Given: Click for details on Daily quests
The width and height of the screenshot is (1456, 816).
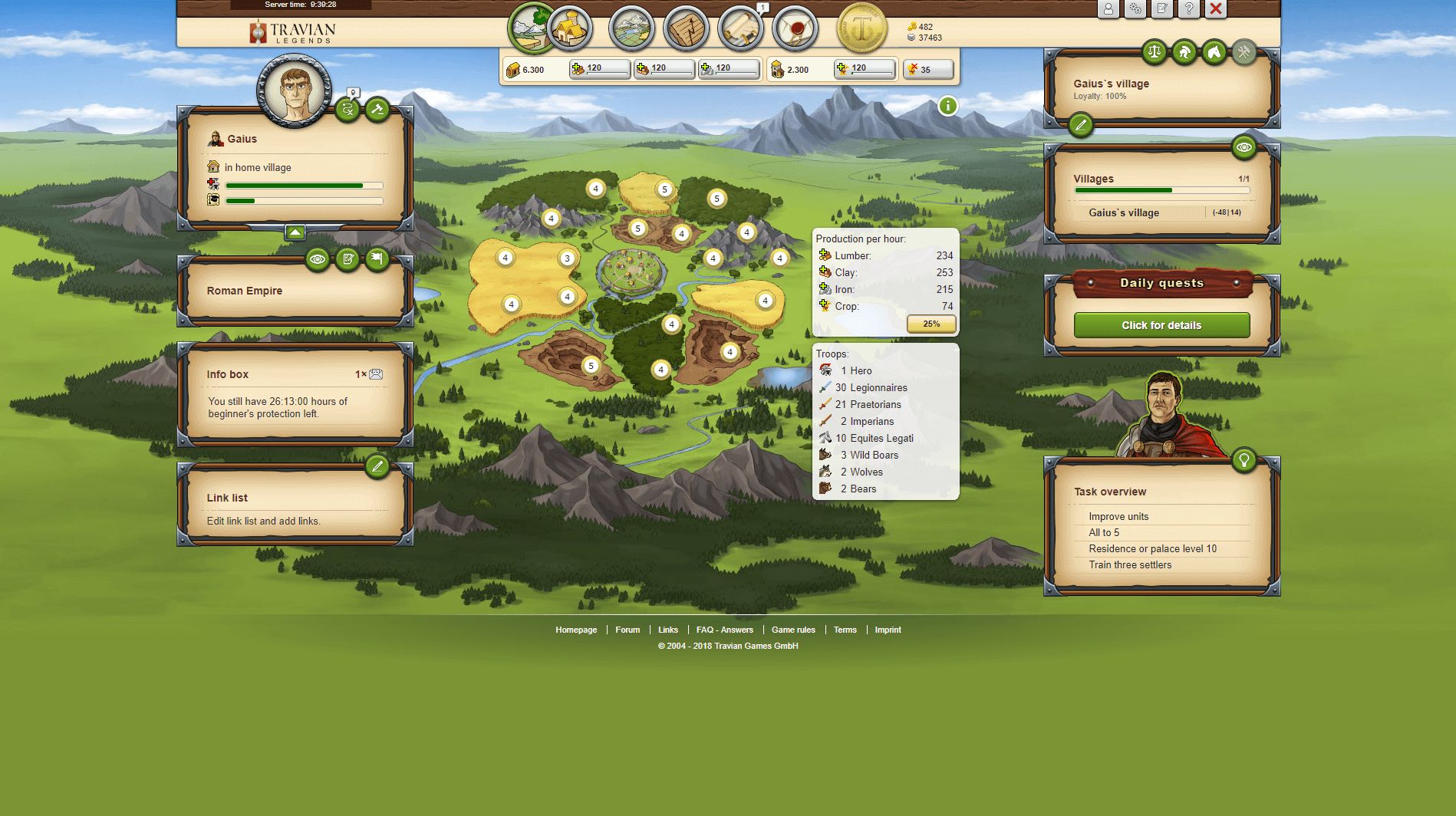Looking at the screenshot, I should pyautogui.click(x=1161, y=325).
